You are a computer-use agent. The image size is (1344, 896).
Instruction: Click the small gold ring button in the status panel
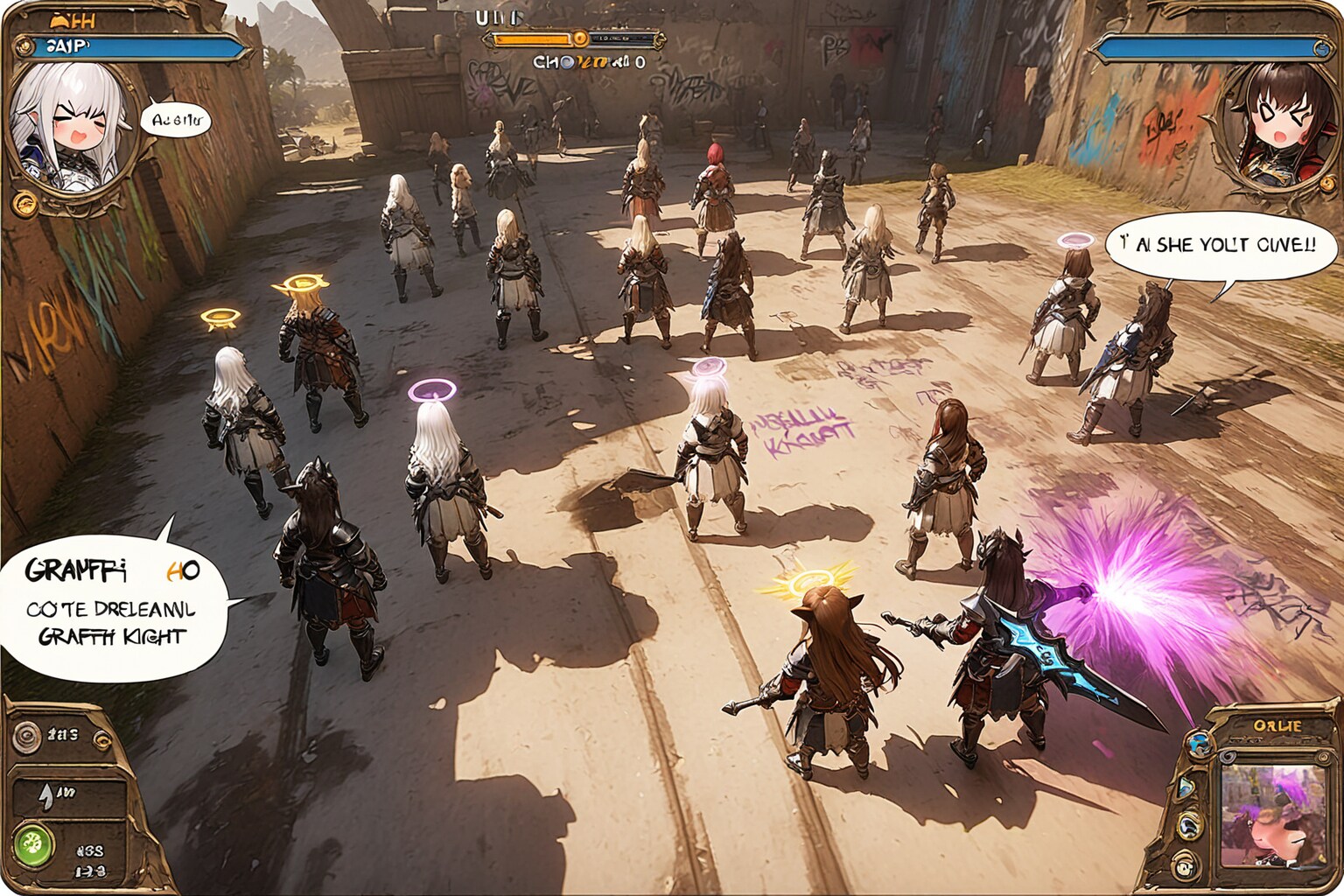[x=101, y=742]
